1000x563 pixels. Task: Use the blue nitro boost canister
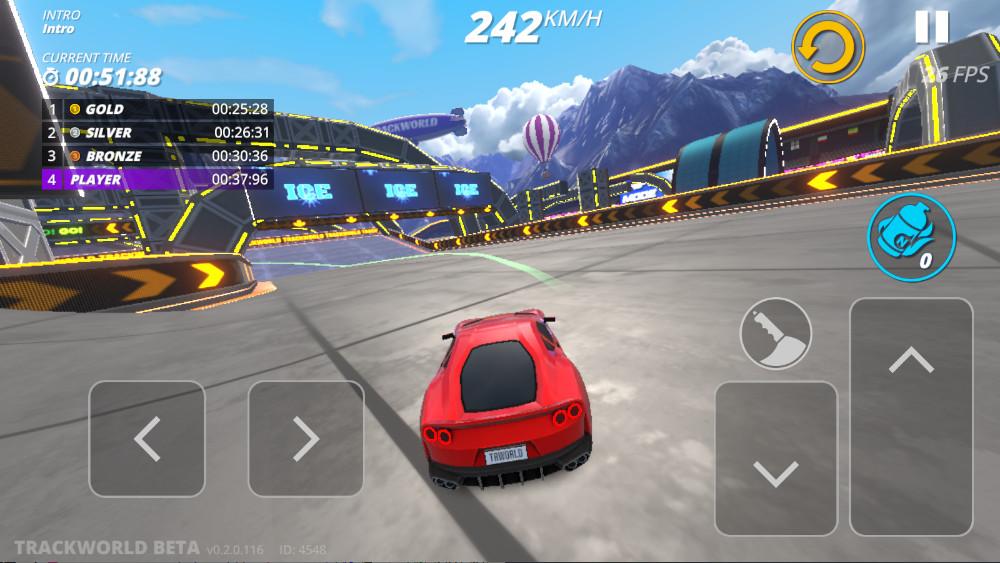coord(911,237)
